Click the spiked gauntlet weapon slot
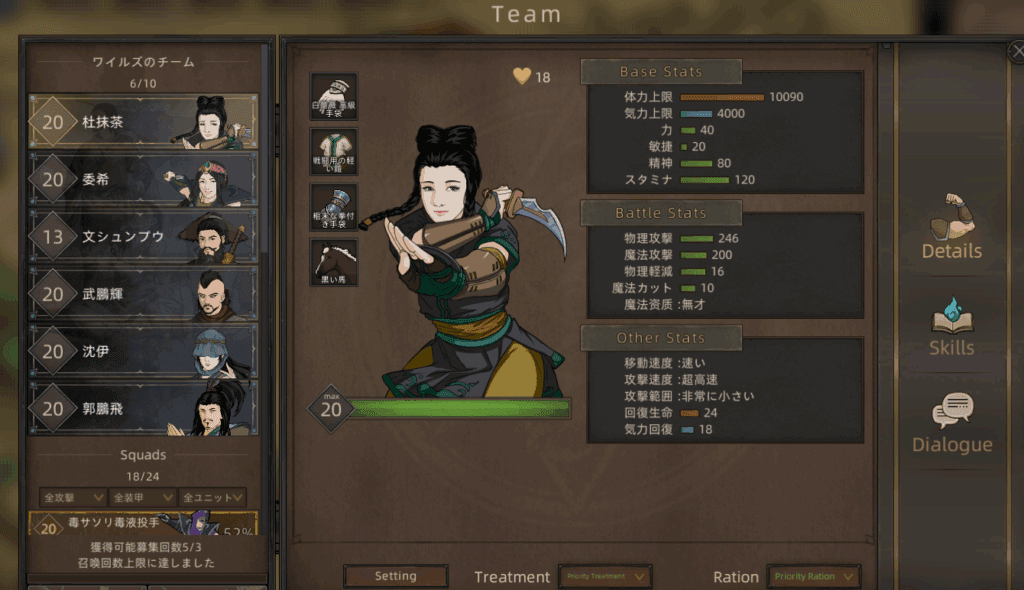Viewport: 1024px width, 590px height. 333,208
